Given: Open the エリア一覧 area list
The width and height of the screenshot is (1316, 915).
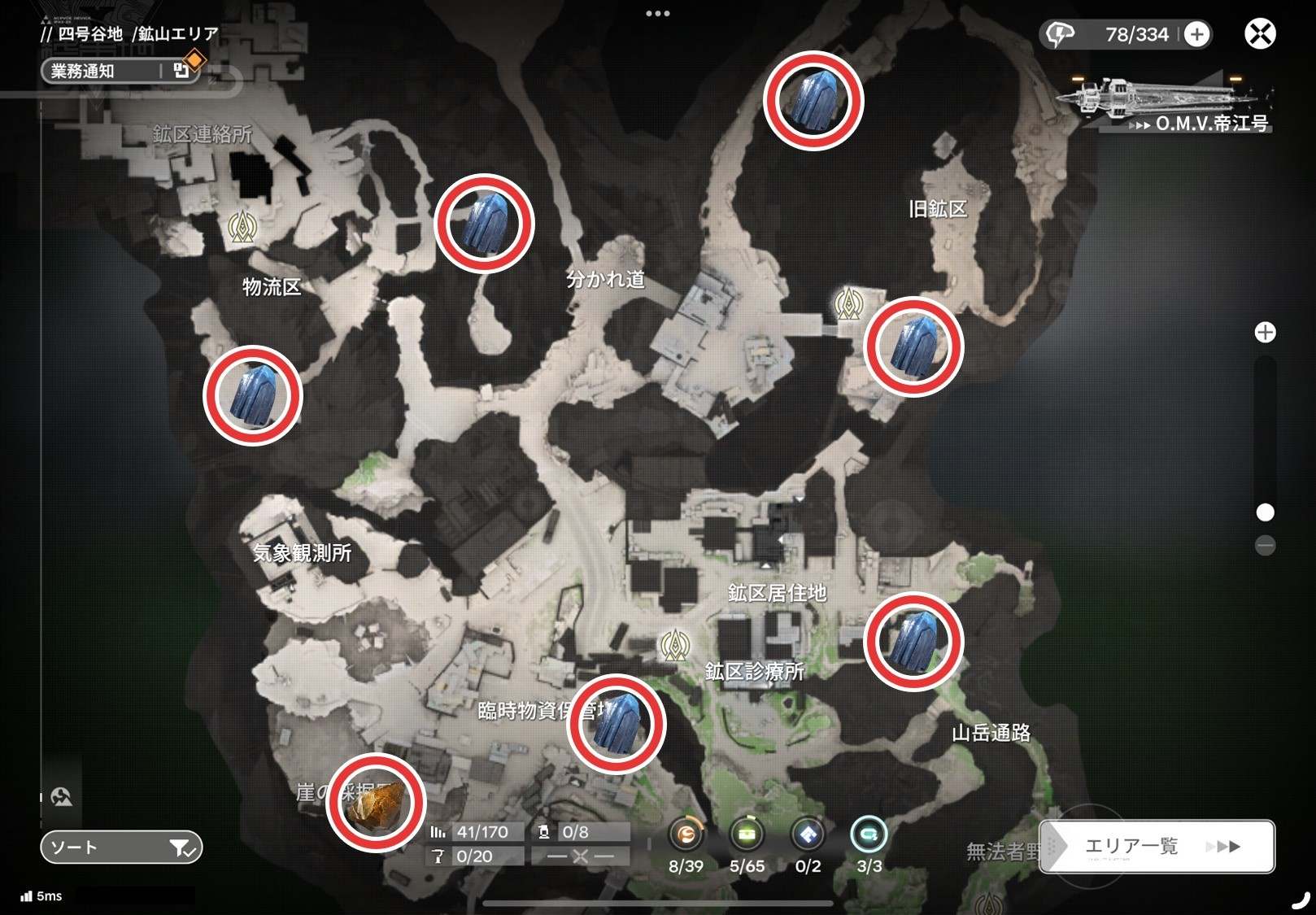Looking at the screenshot, I should (x=1157, y=847).
